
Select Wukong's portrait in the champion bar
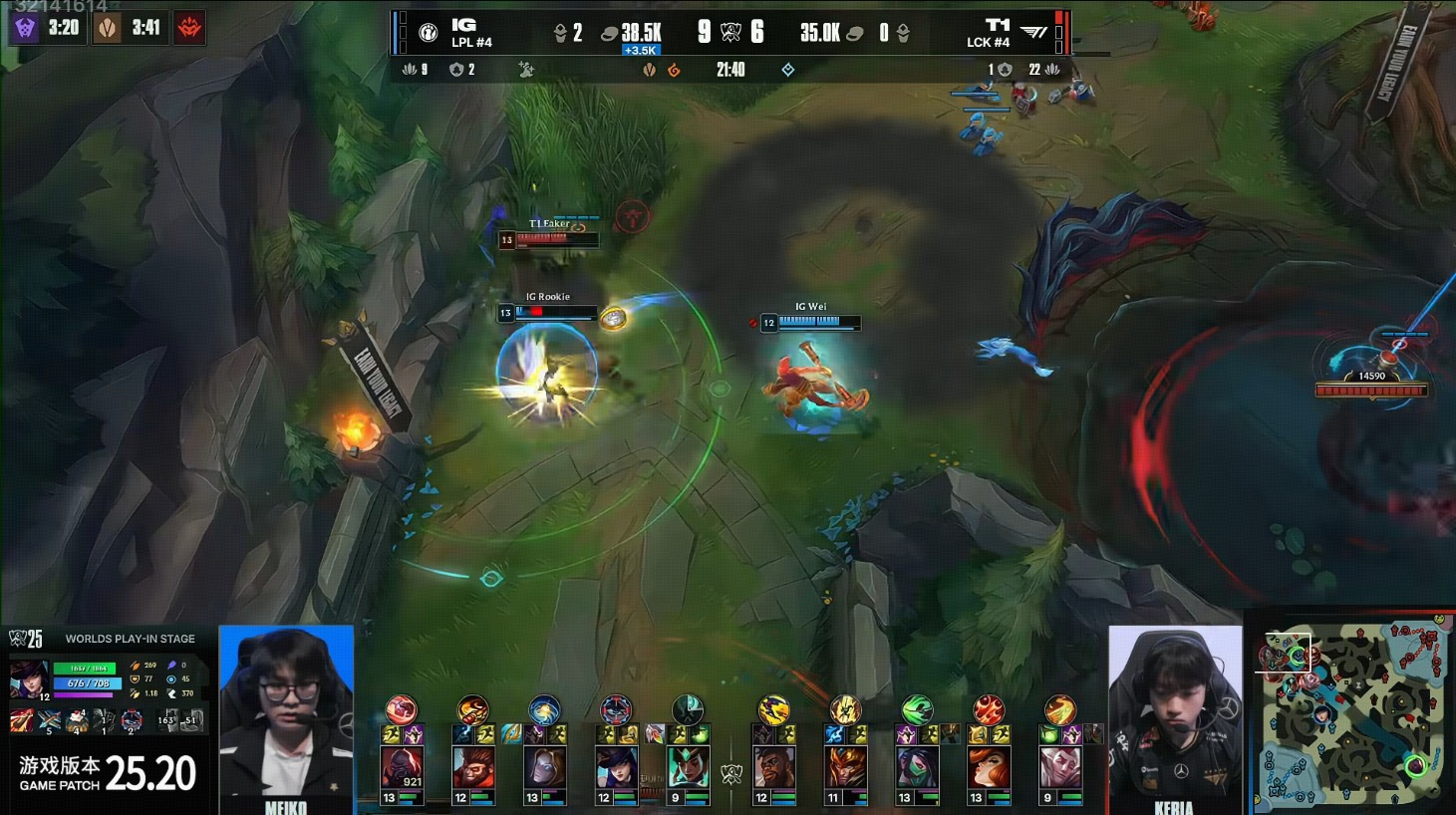tap(472, 769)
